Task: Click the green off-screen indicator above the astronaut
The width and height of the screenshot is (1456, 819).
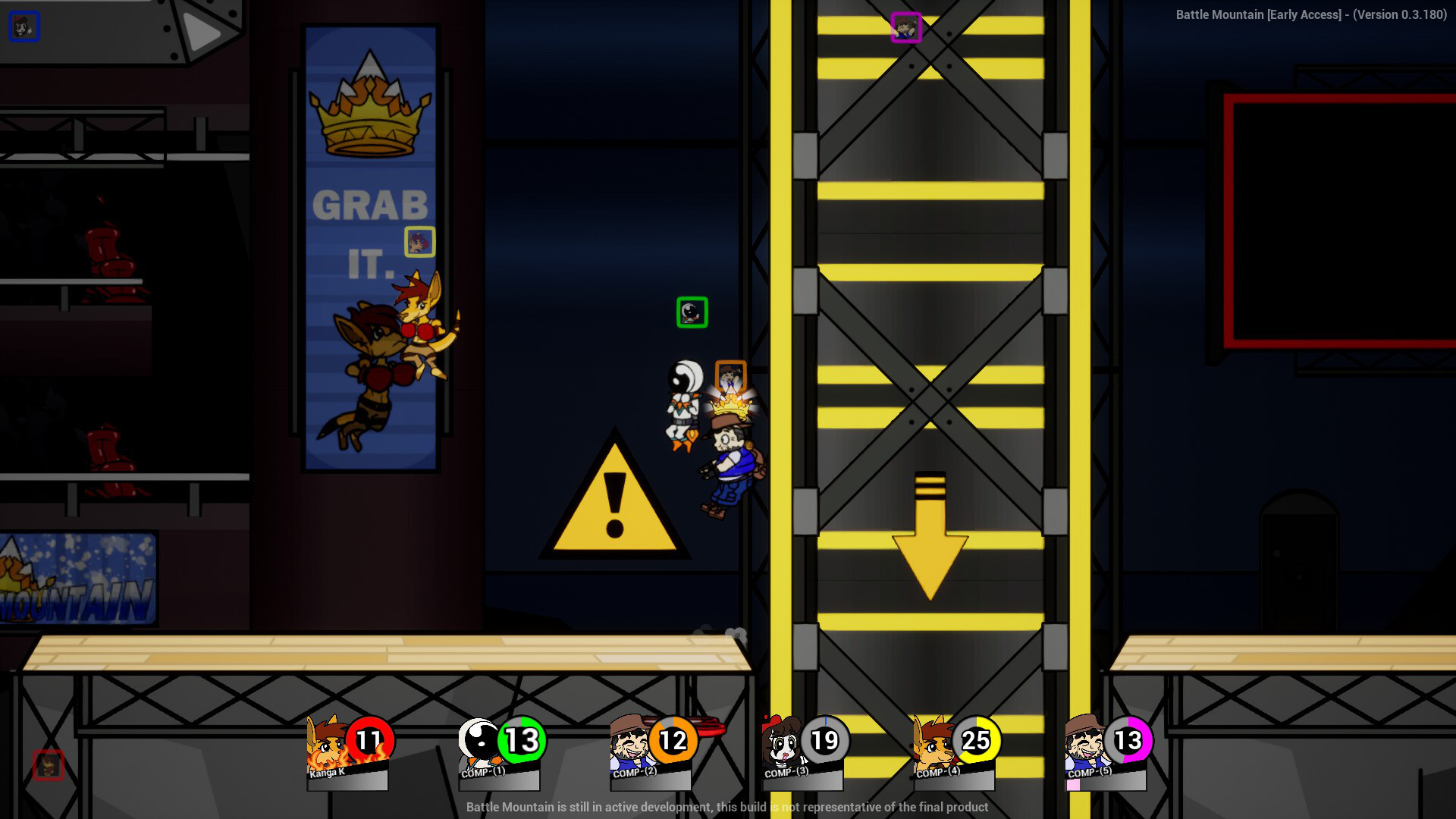Action: click(692, 312)
